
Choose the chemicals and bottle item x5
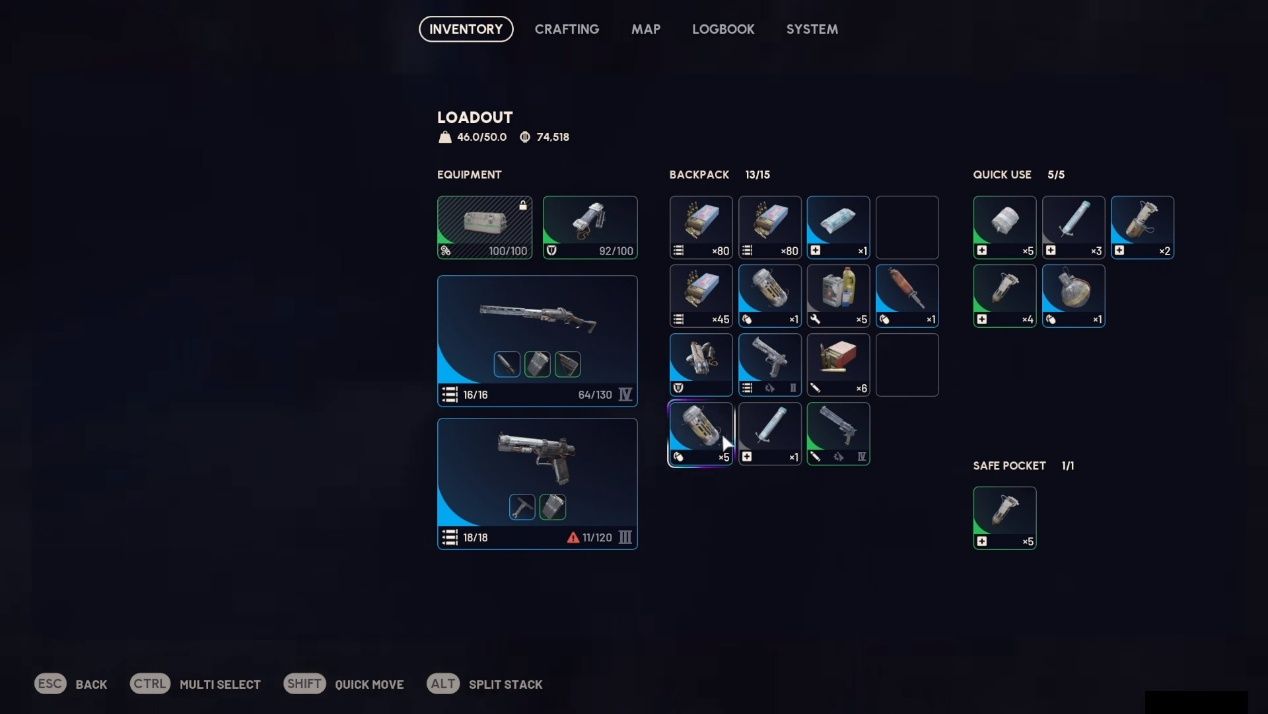[x=838, y=296]
